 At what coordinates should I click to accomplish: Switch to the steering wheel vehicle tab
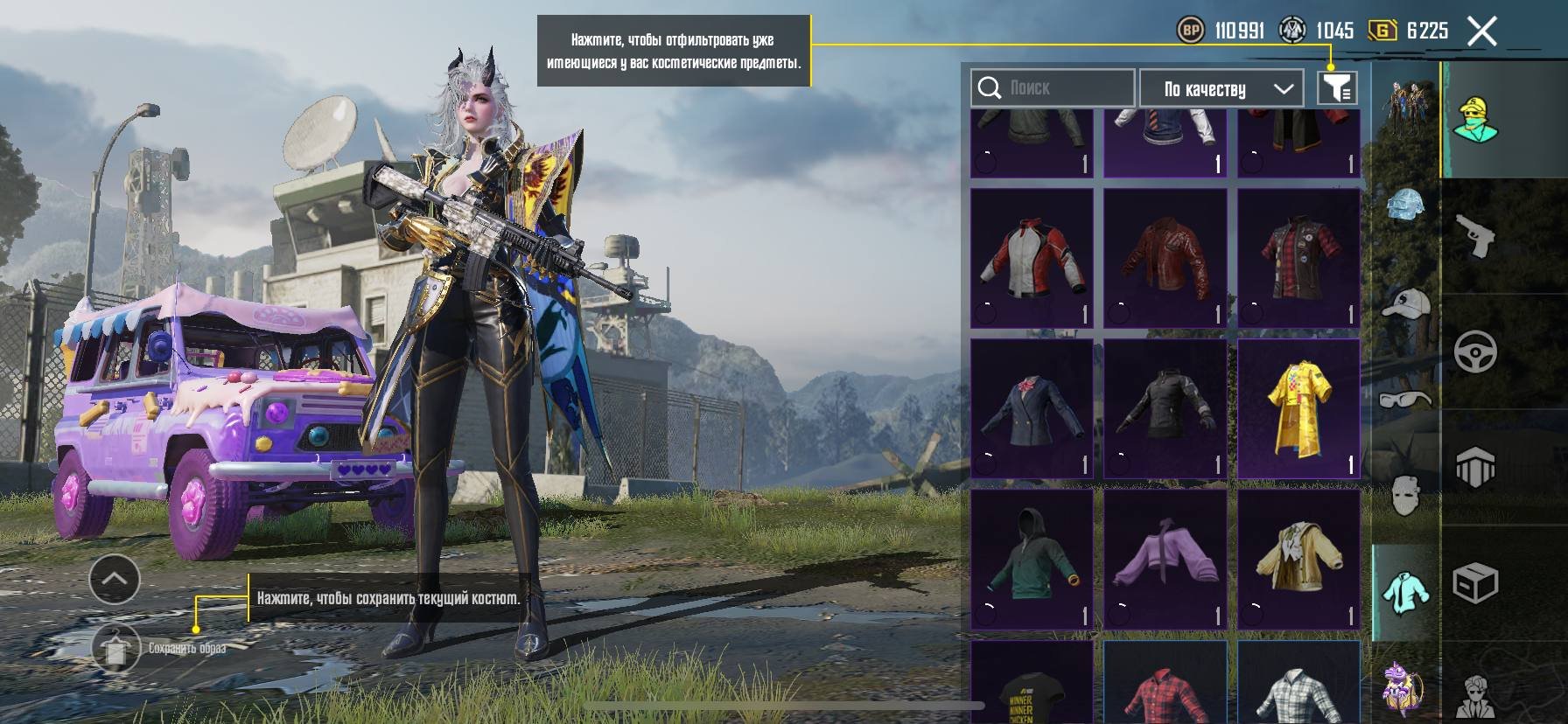point(1475,351)
